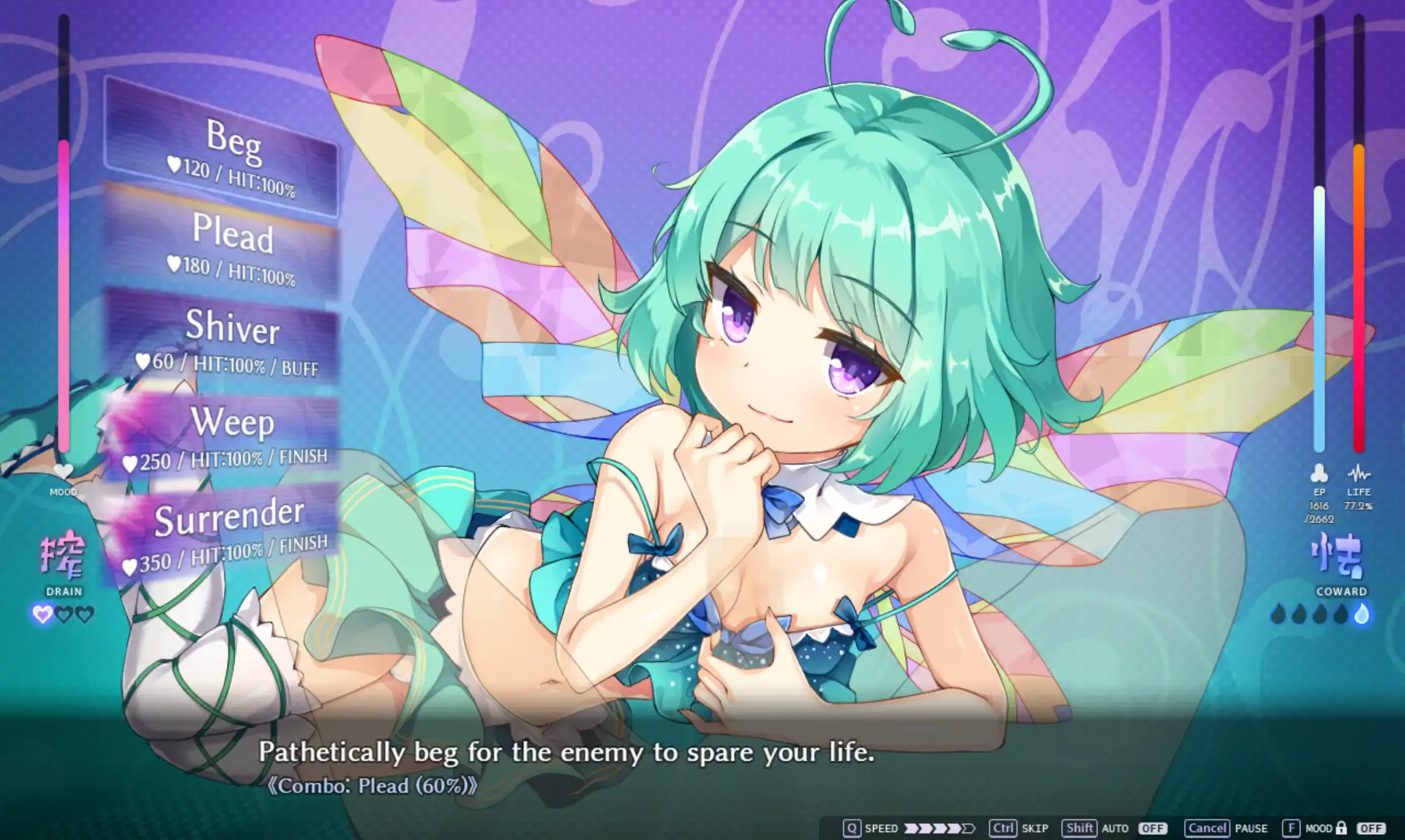Toggle the AUTO mode OFF switch

(x=1152, y=828)
